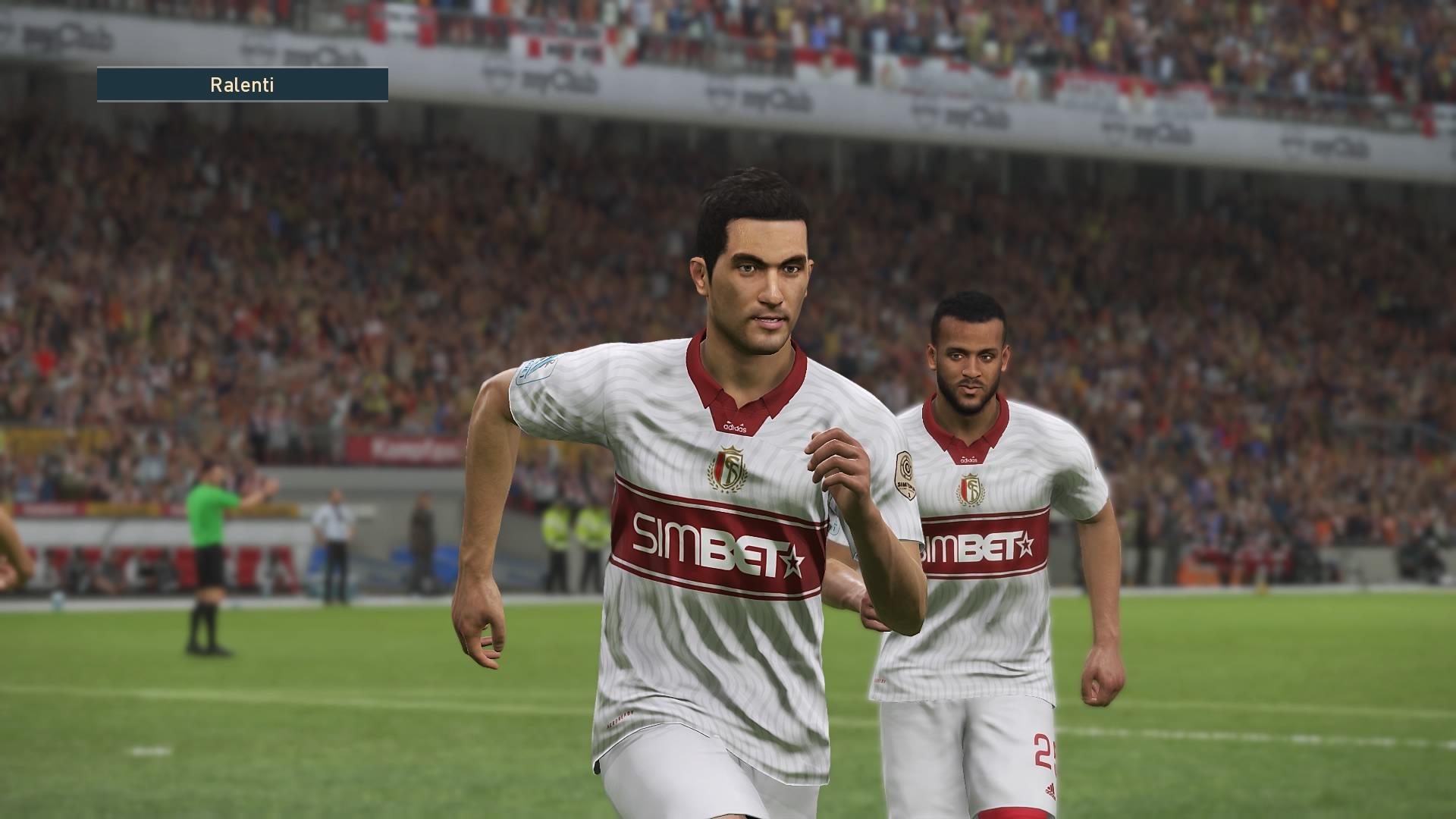
Task: Click the Ralenti replay banner
Action: (x=242, y=85)
